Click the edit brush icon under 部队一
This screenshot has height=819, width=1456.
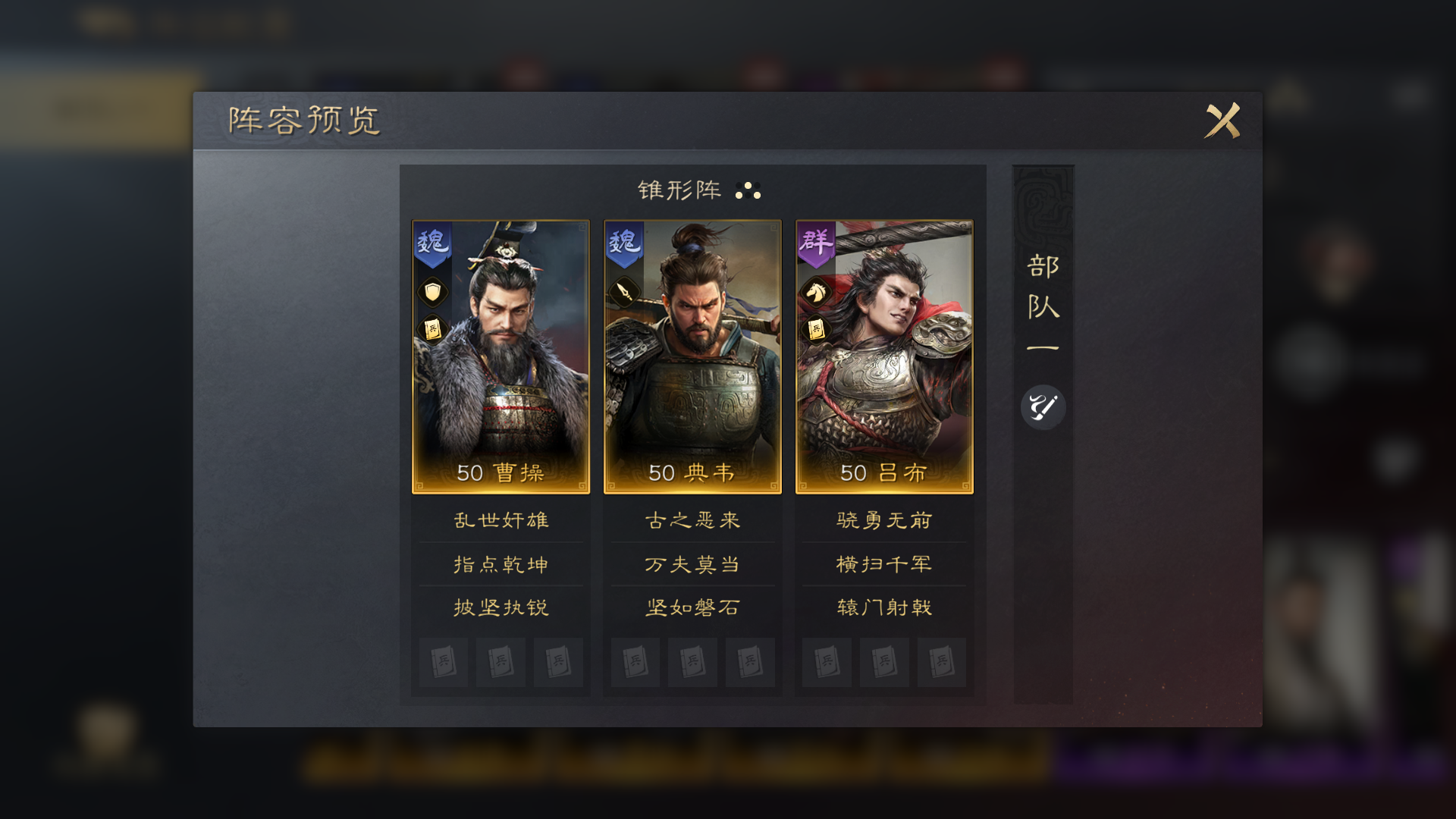pyautogui.click(x=1043, y=406)
